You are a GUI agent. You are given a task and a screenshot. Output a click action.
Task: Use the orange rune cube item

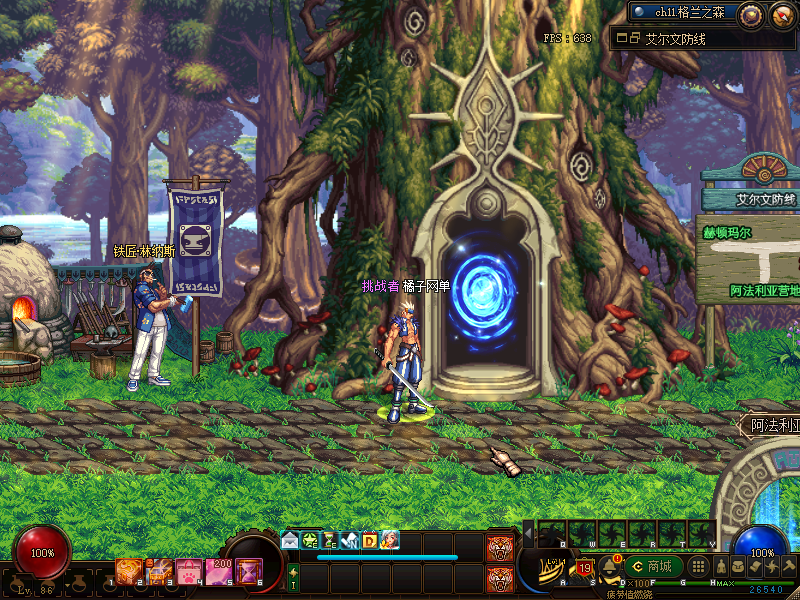[129, 571]
